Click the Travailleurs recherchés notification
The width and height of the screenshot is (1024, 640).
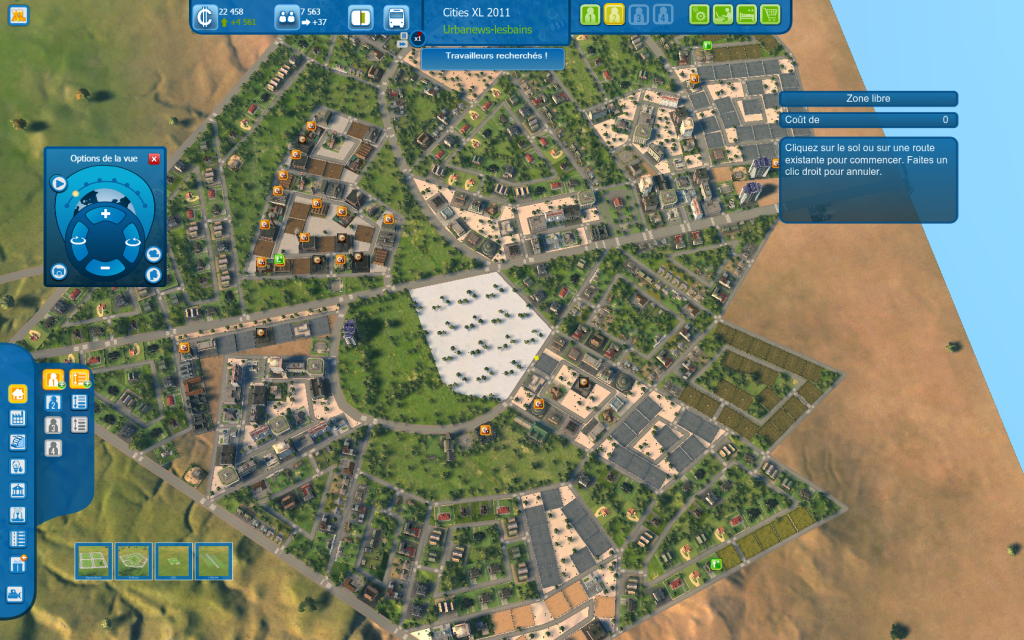click(x=492, y=56)
